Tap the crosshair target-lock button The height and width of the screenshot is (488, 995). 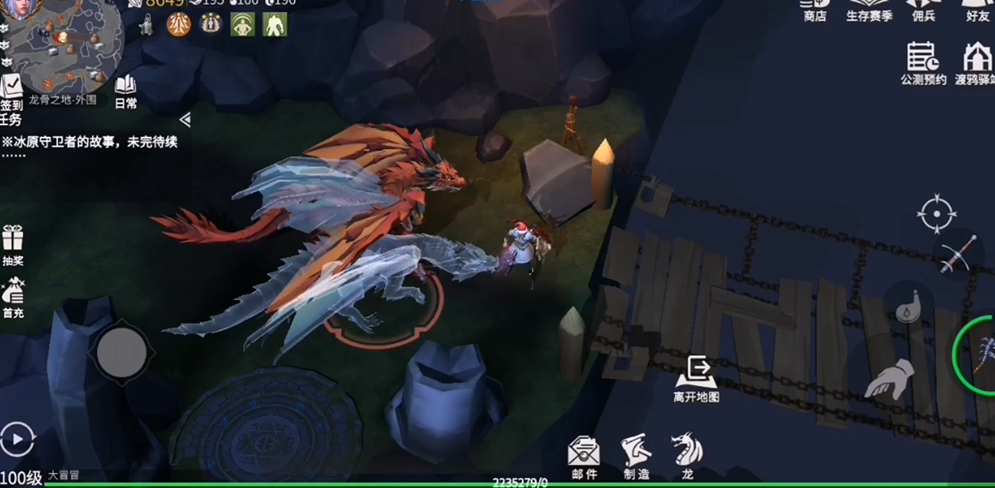[x=937, y=214]
